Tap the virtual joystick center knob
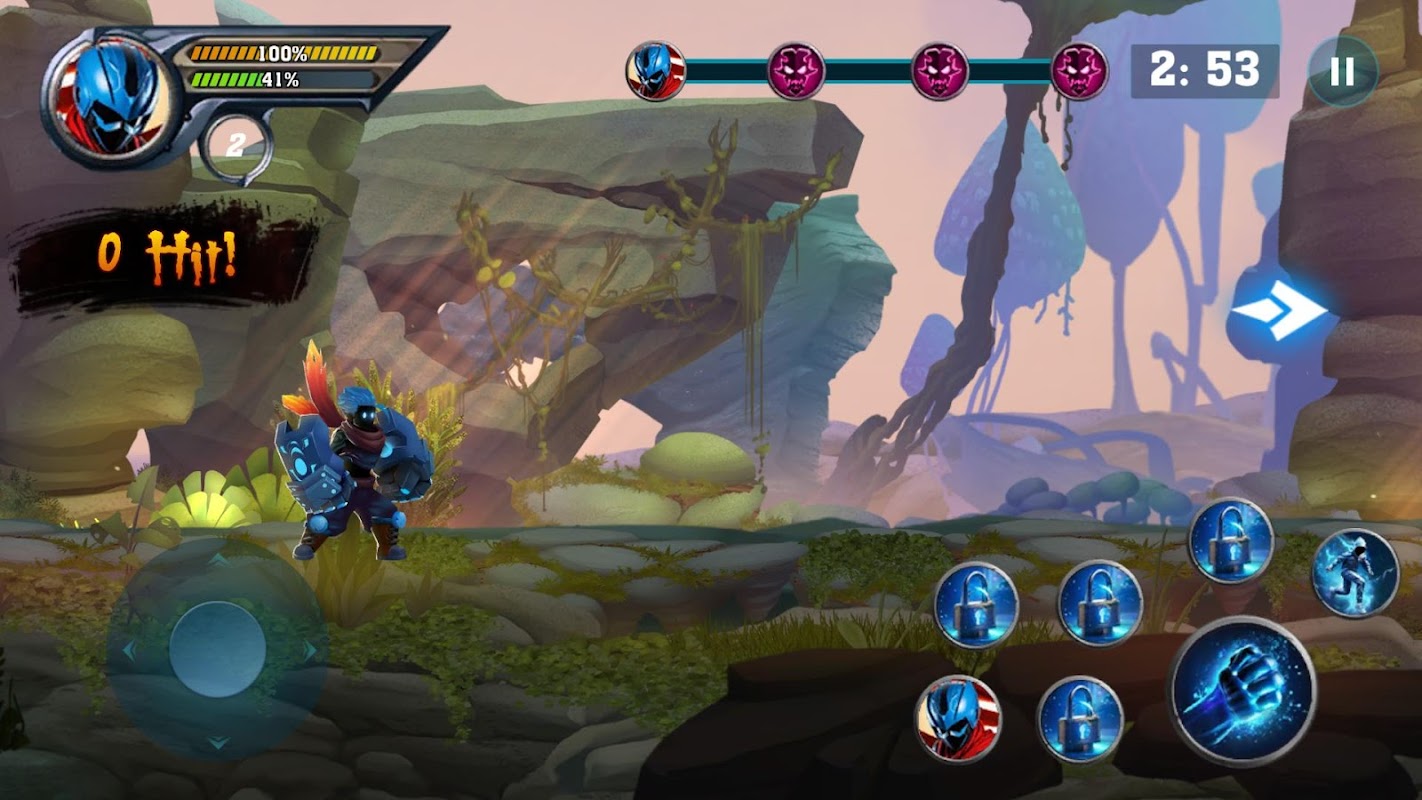This screenshot has height=800, width=1422. (217, 649)
